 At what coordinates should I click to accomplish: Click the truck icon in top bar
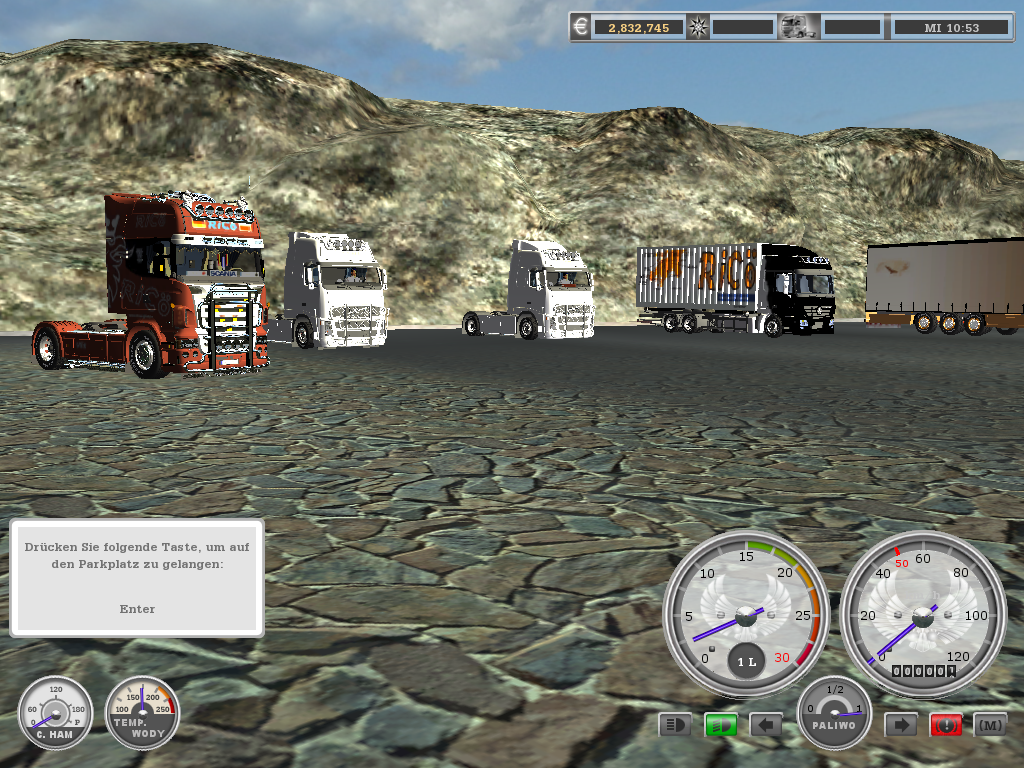pos(799,27)
